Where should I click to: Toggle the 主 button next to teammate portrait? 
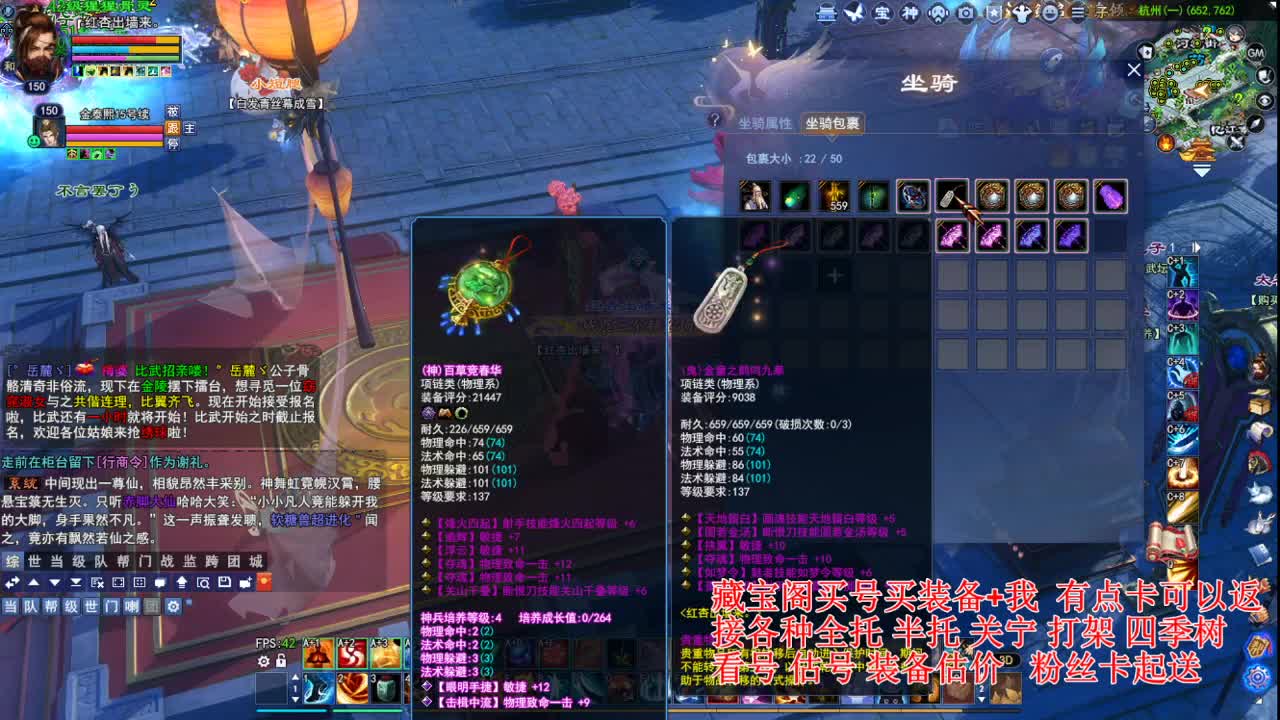tap(189, 129)
